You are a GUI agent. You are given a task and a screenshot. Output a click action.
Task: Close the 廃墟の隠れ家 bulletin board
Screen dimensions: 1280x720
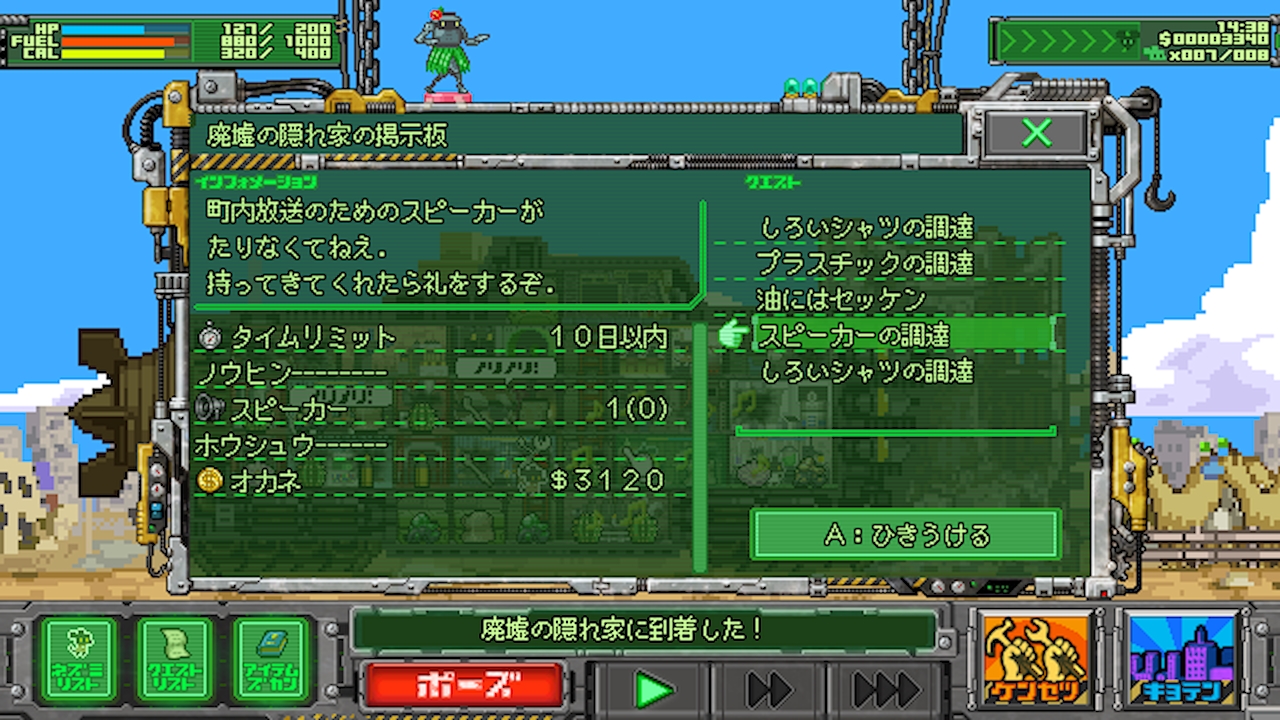[1036, 133]
